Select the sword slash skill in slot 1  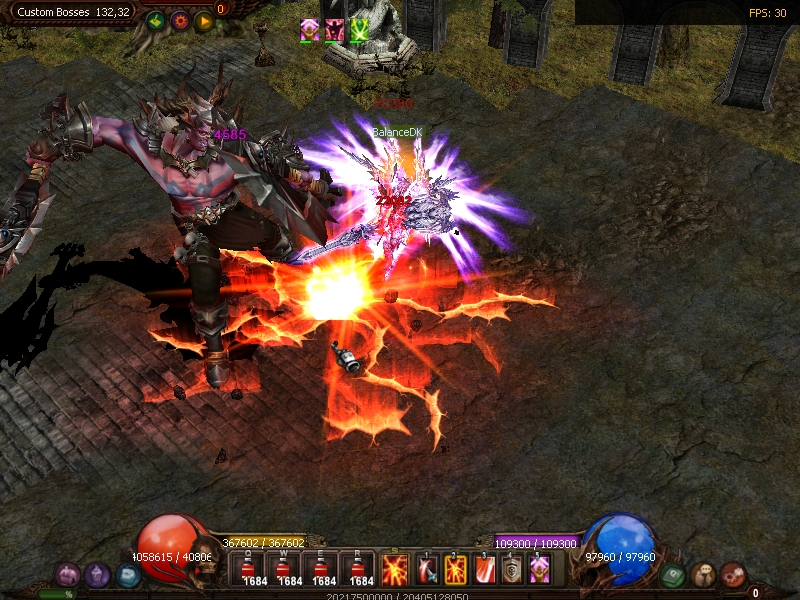click(x=426, y=570)
